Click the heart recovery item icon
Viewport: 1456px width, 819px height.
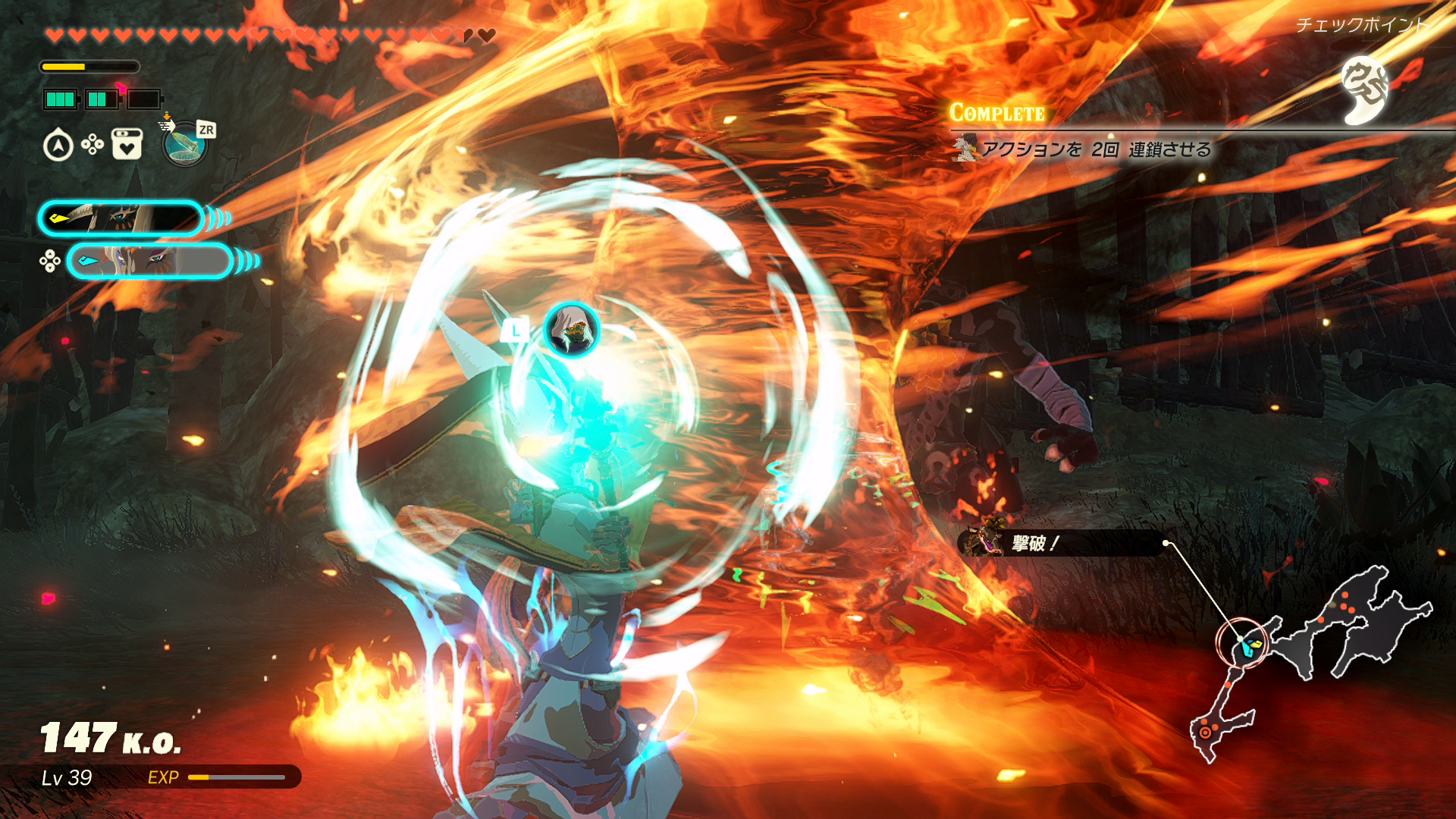click(127, 144)
